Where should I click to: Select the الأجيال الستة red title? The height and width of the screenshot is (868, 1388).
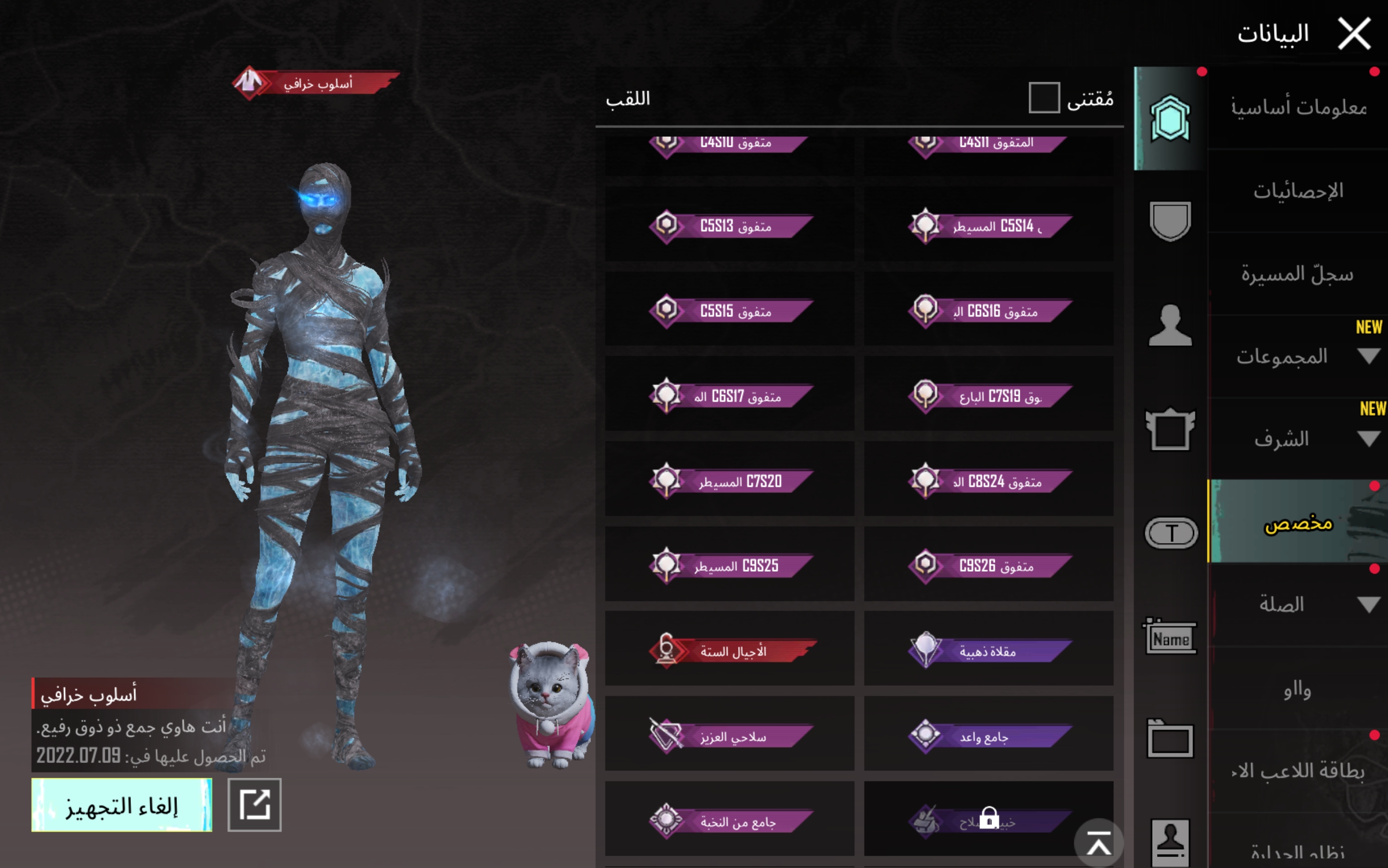[x=729, y=651]
